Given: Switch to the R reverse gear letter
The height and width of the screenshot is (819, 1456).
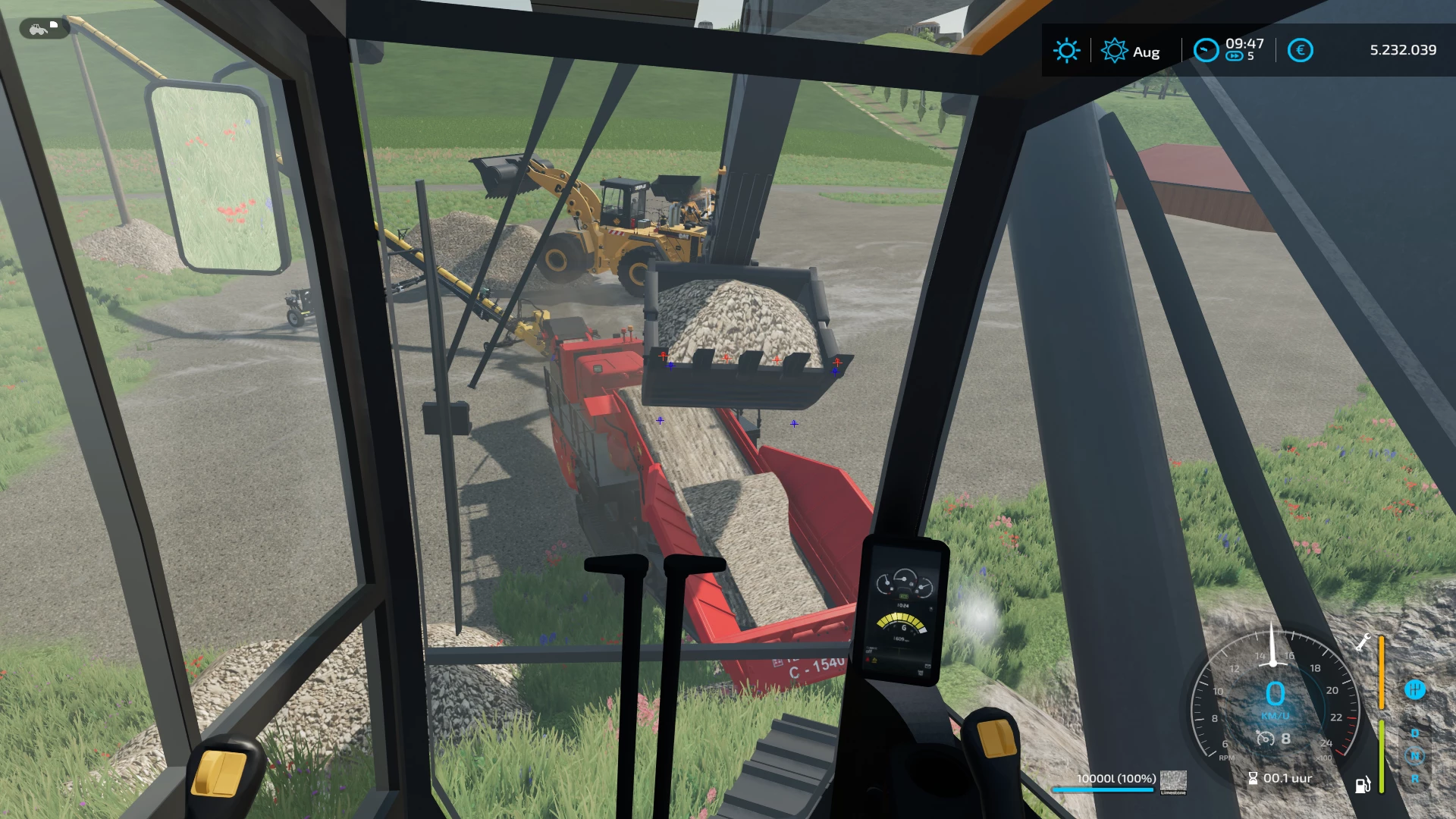Looking at the screenshot, I should (x=1414, y=779).
